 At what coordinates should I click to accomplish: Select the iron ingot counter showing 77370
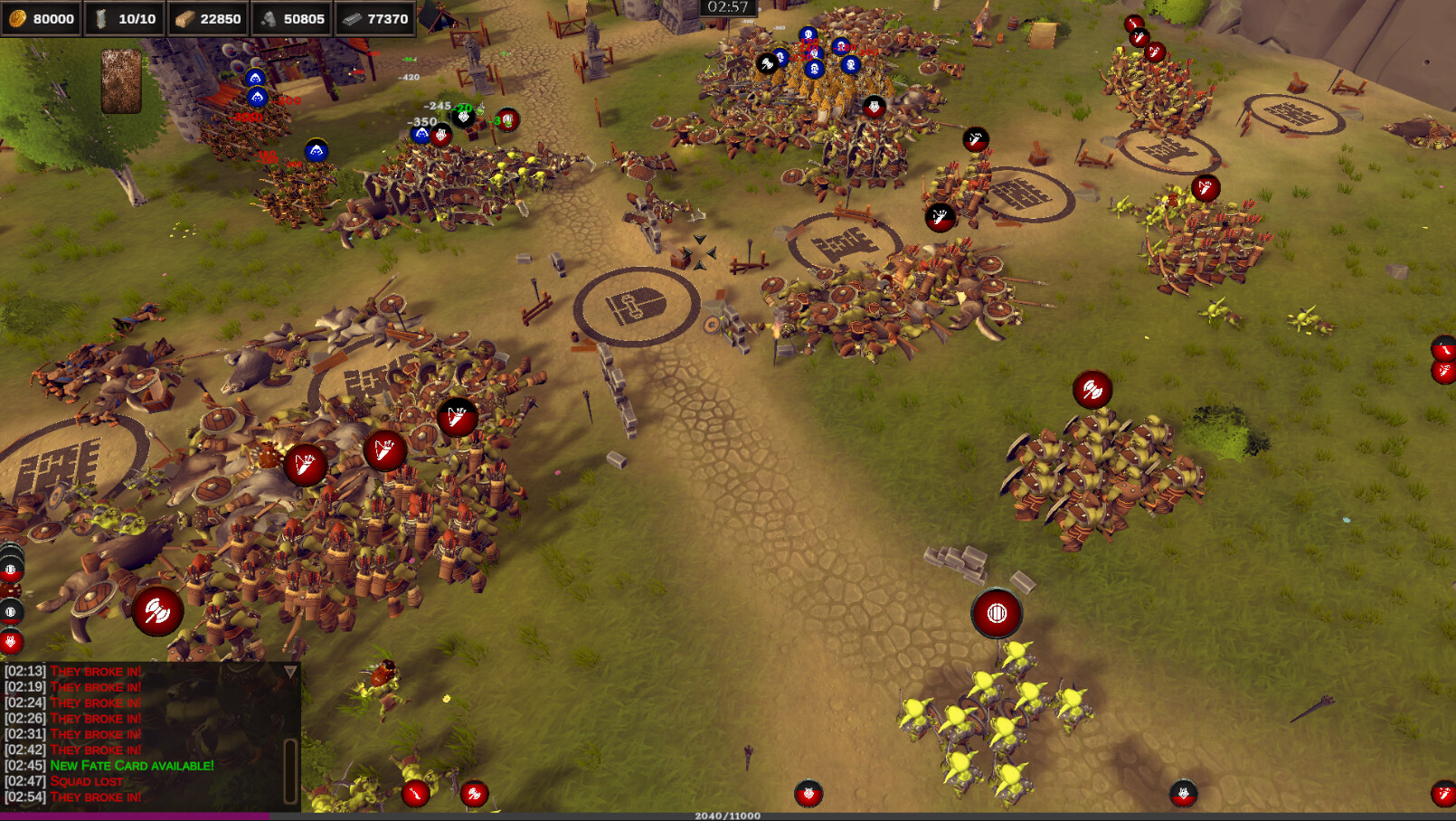tap(380, 17)
